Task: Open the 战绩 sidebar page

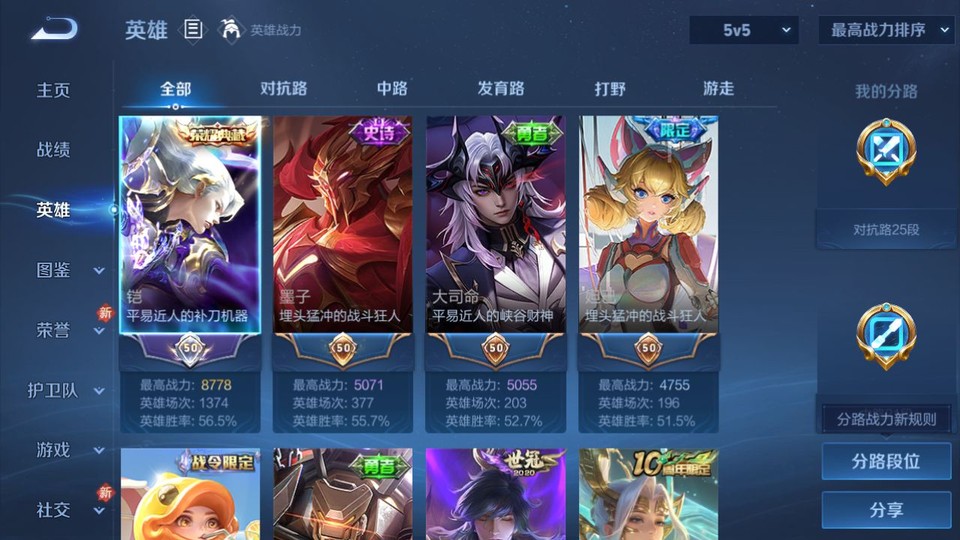Action: click(54, 150)
